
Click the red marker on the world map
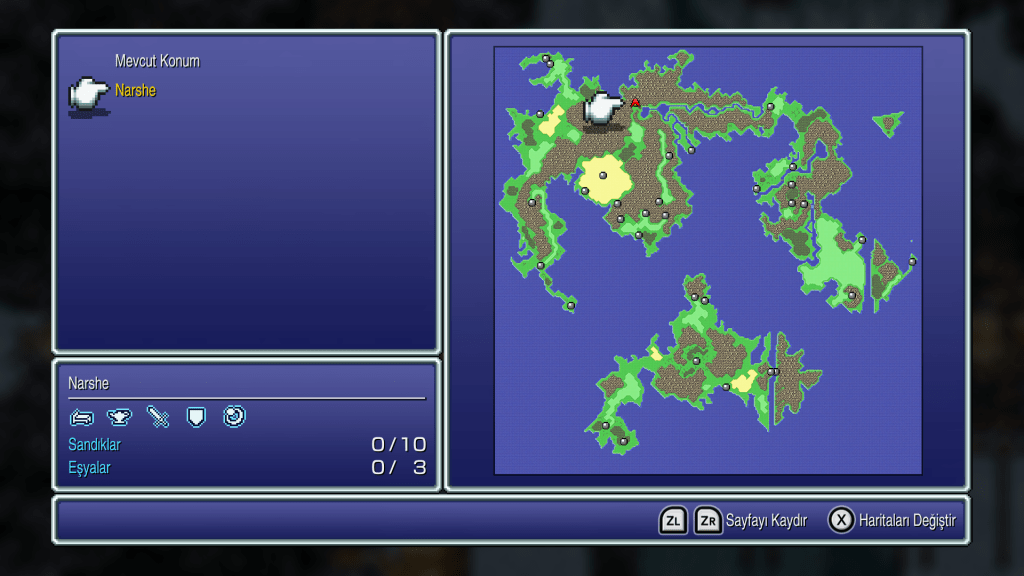pyautogui.click(x=635, y=102)
